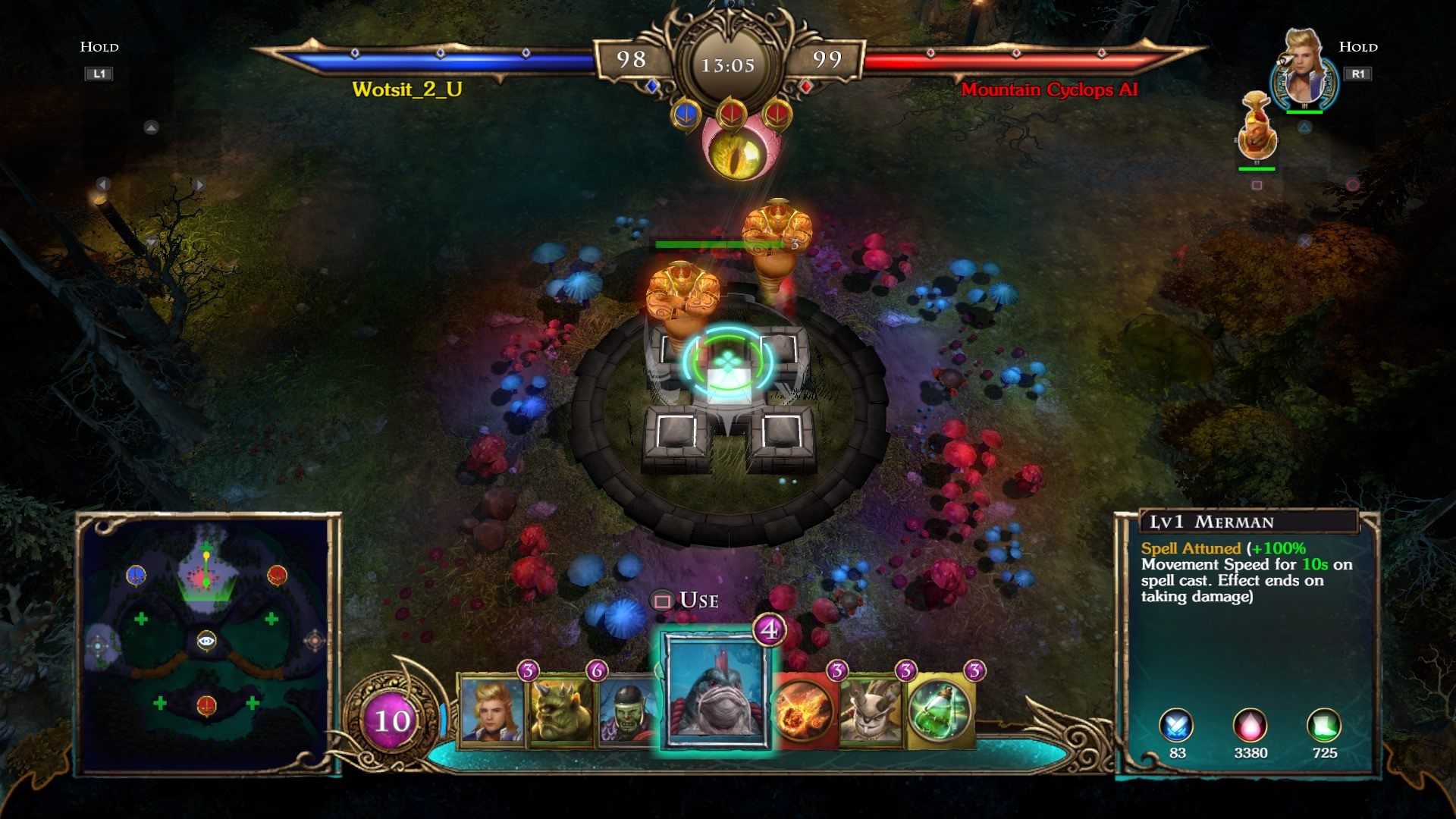Choose the horned grey creature card

871,711
